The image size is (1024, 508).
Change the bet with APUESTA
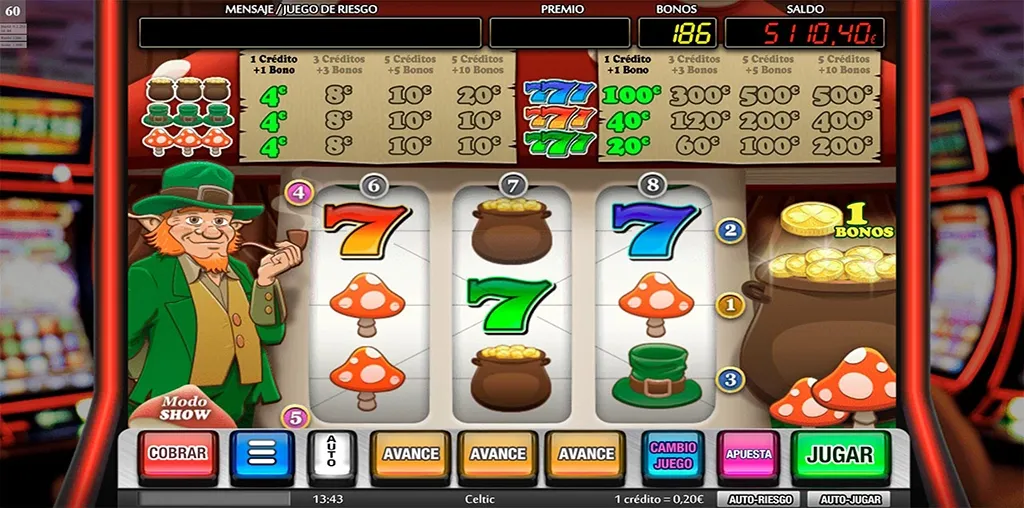[749, 455]
